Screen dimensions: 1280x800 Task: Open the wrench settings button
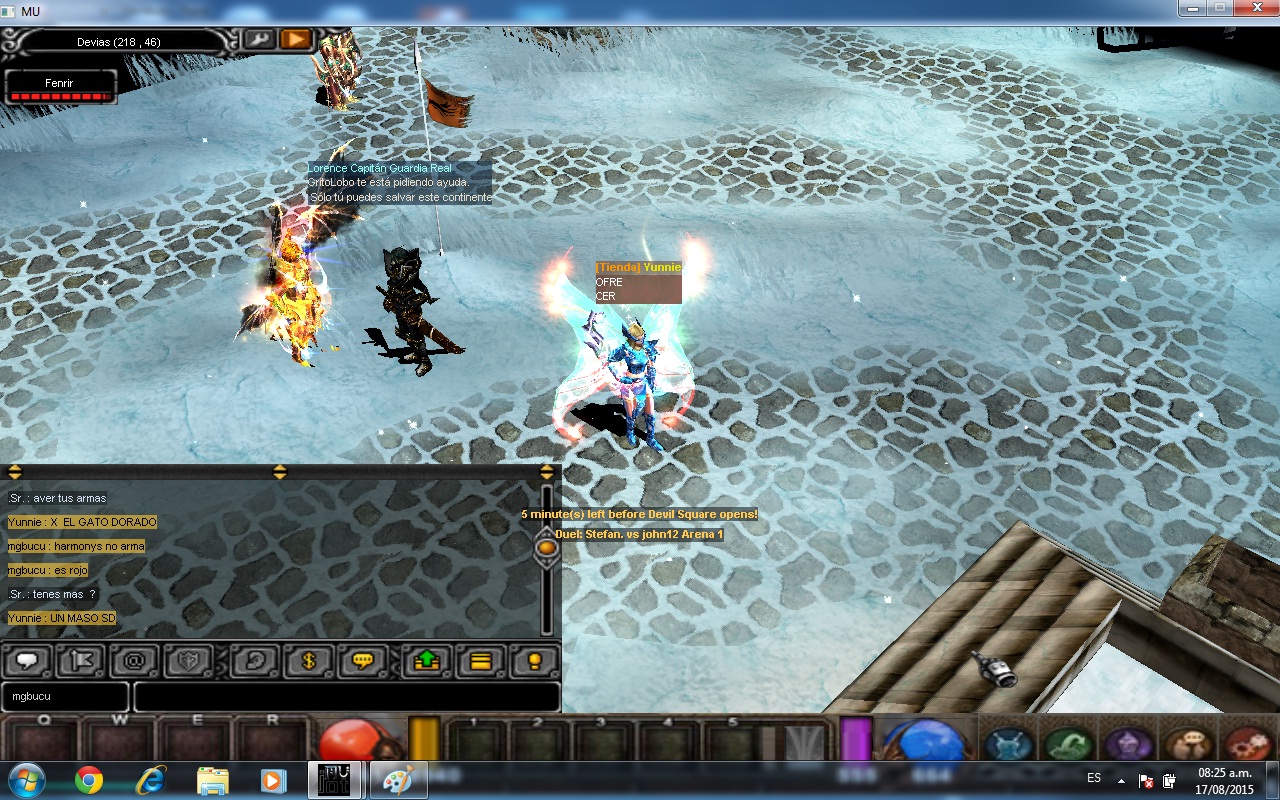pyautogui.click(x=259, y=39)
